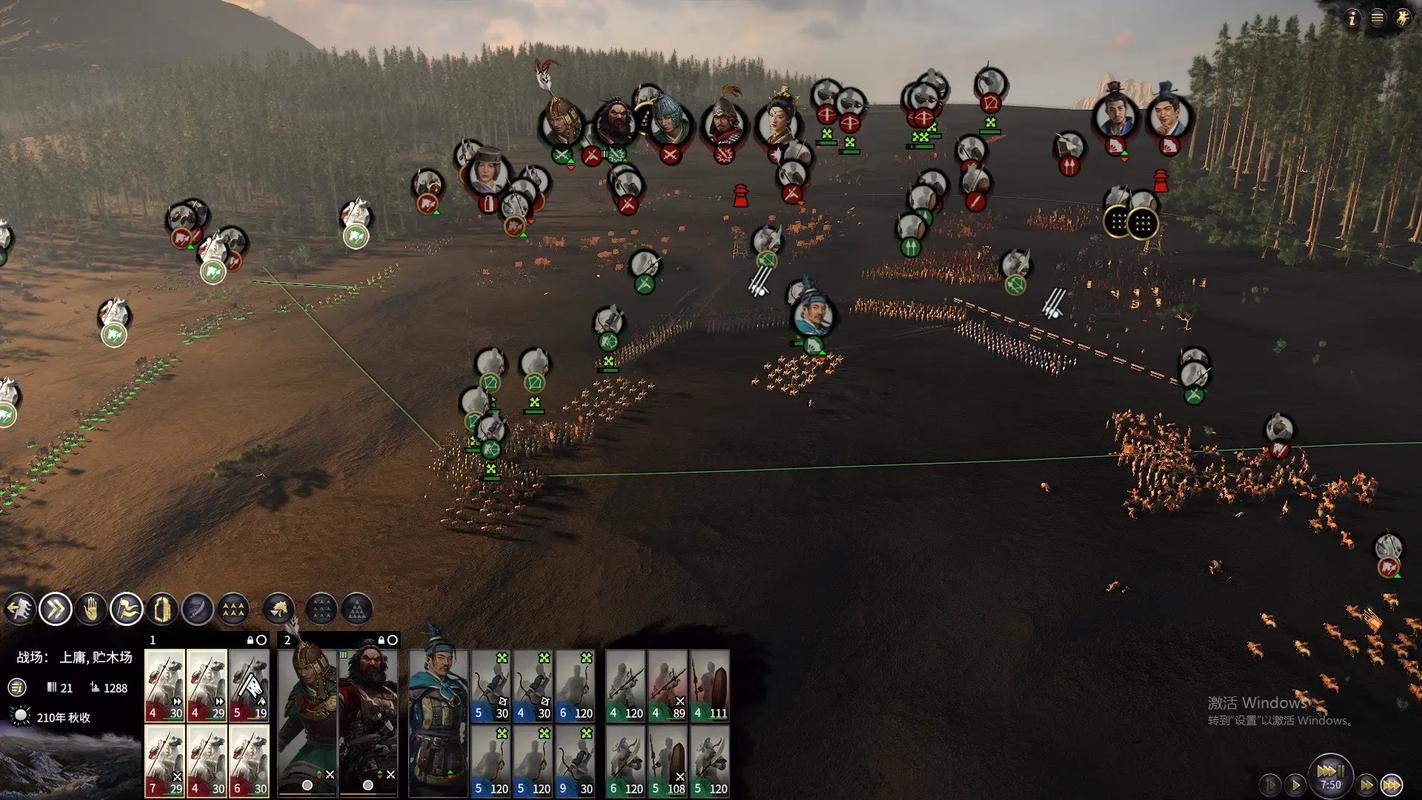1422x800 pixels.
Task: Set game speed to double fast-forward
Action: coord(1366,785)
